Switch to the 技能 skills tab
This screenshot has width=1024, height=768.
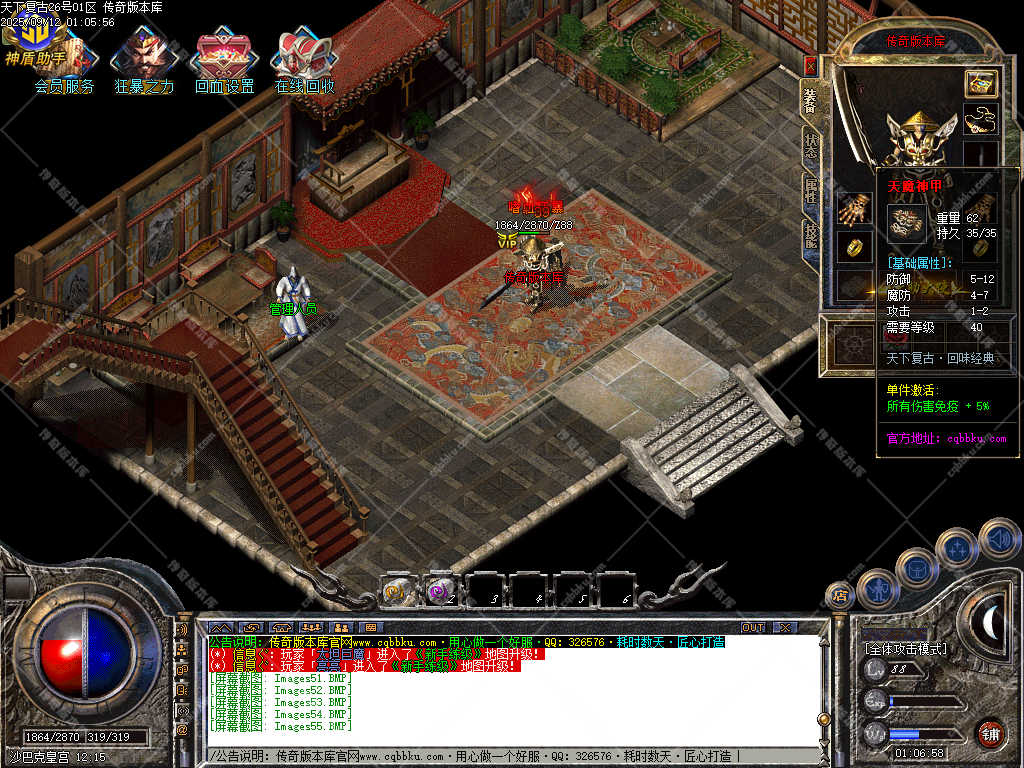810,236
